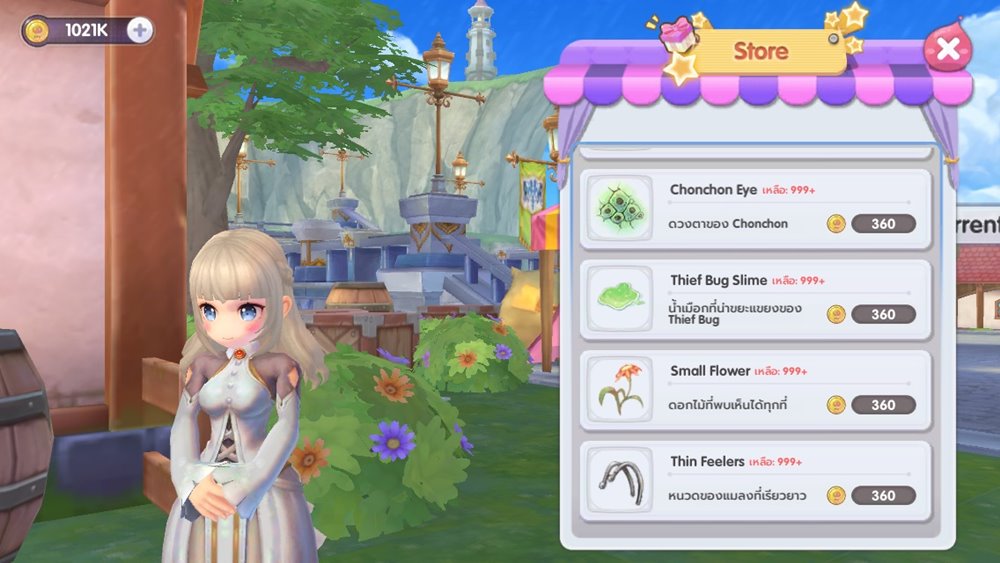Click the Small Flower item icon
The width and height of the screenshot is (1000, 563).
(620, 389)
